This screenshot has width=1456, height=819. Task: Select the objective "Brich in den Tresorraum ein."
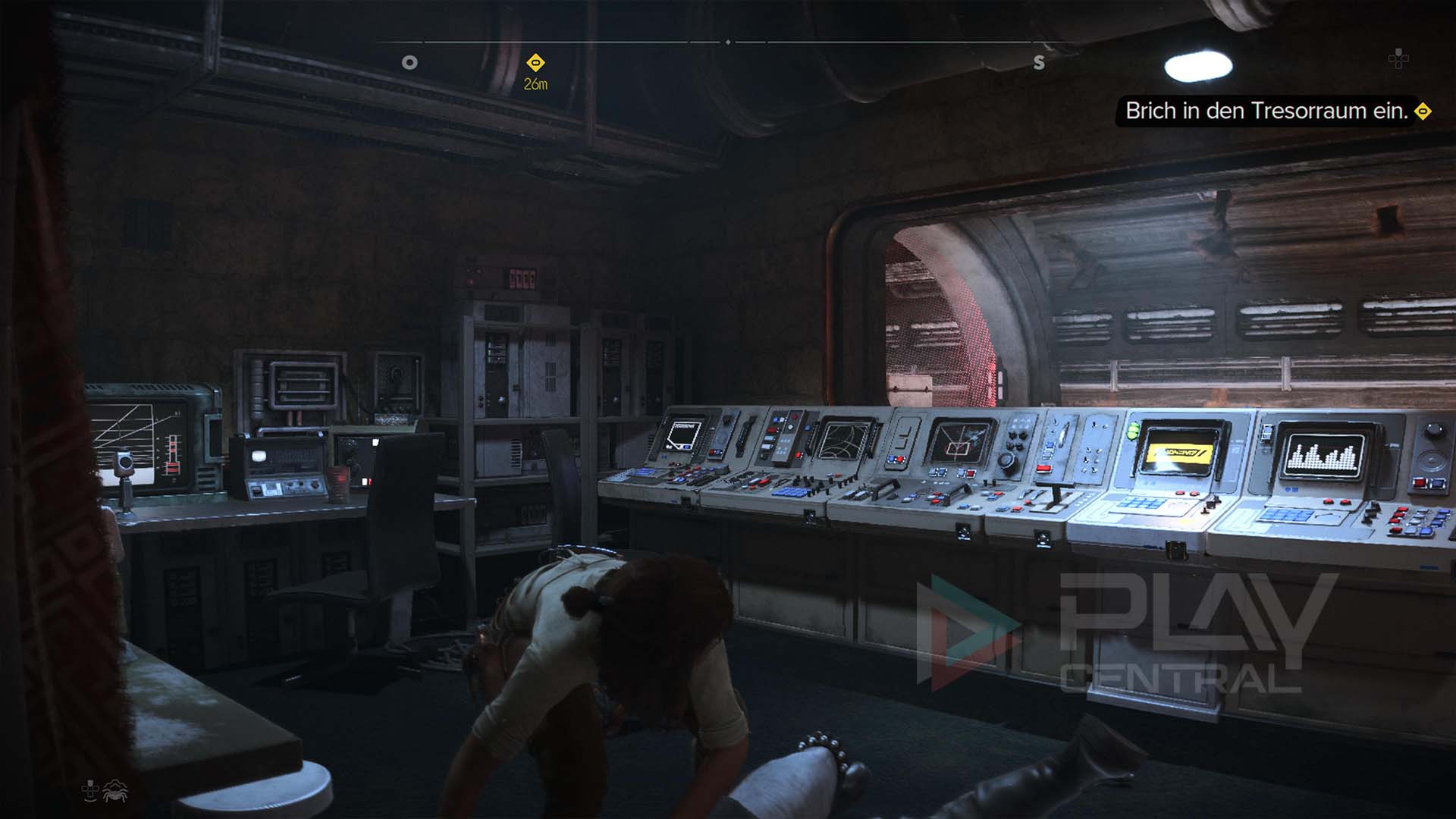(x=1266, y=111)
